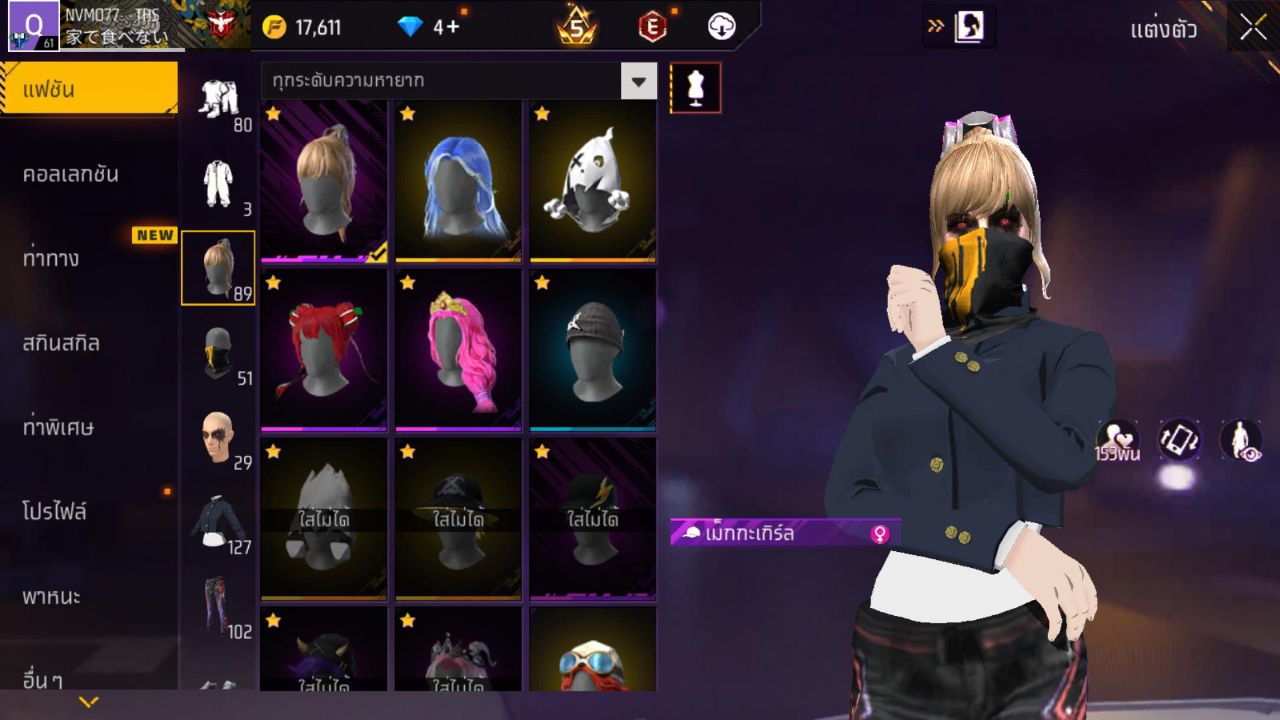Toggle the hair category currently selected with 89 items
Screen dimensions: 1280x720
tap(218, 268)
